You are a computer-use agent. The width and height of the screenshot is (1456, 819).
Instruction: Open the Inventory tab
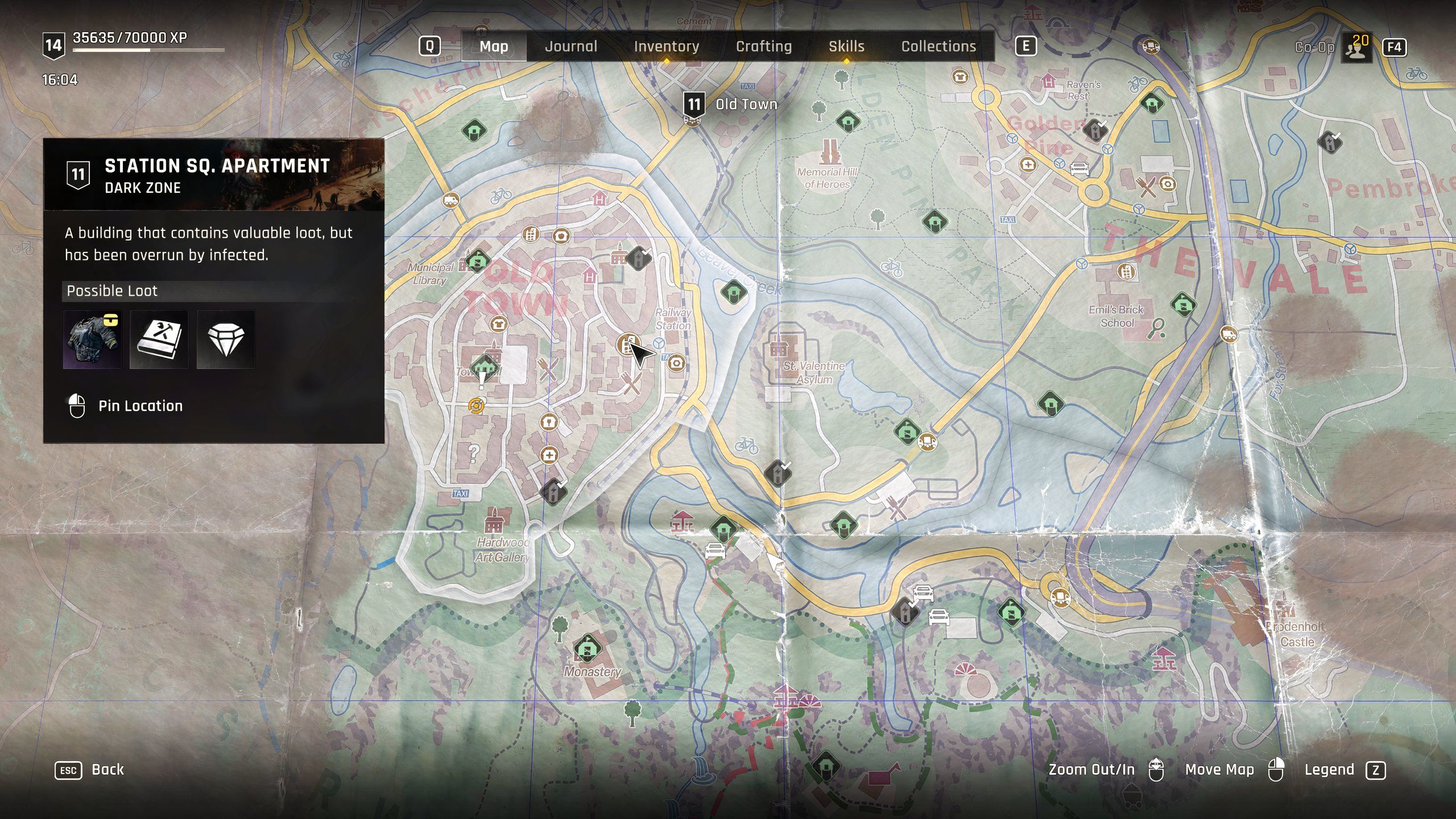coord(667,47)
